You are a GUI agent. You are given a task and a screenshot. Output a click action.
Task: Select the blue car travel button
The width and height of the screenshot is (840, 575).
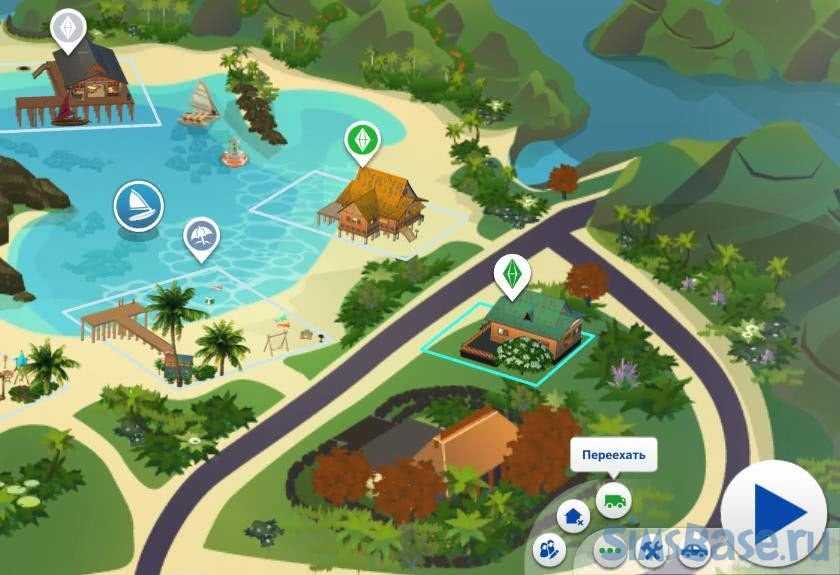693,550
